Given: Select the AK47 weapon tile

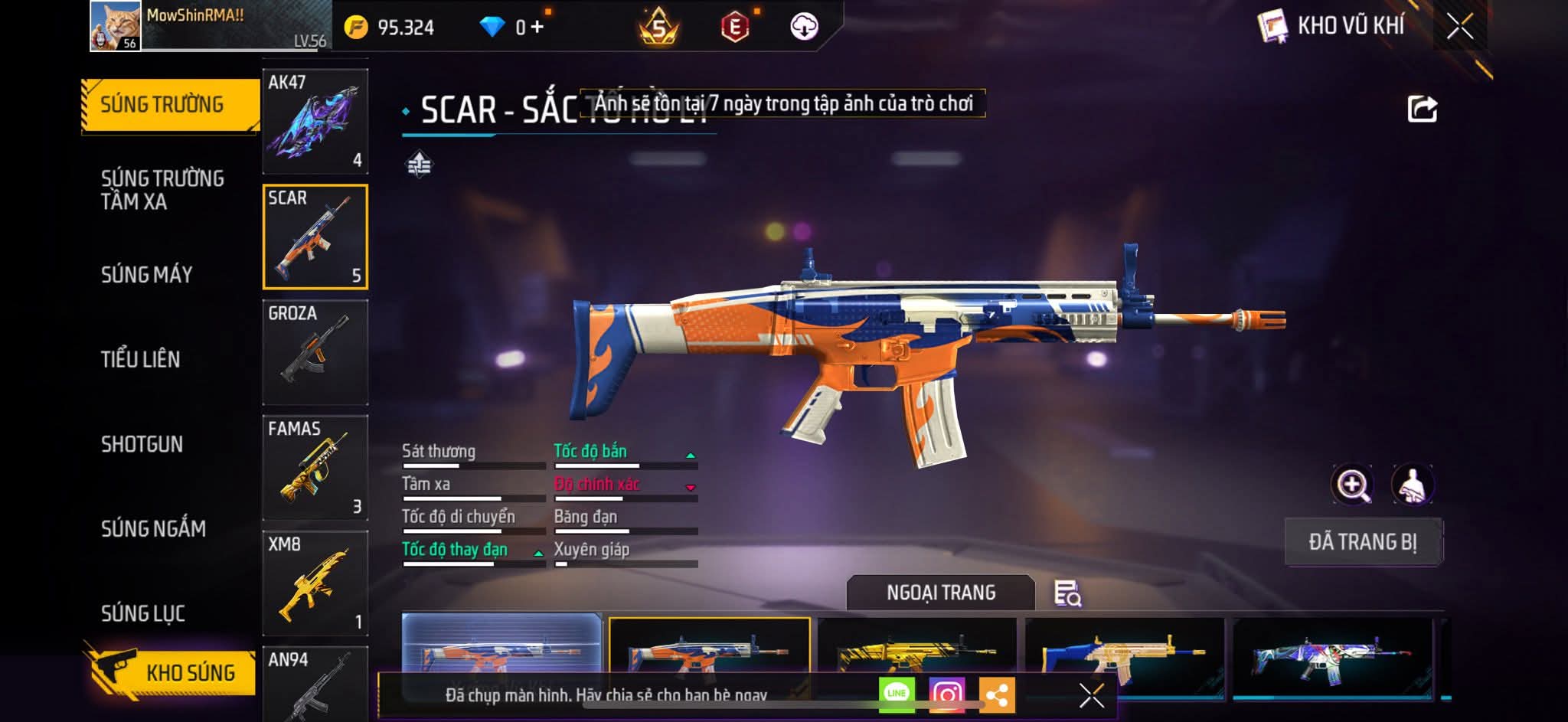Looking at the screenshot, I should 315,121.
